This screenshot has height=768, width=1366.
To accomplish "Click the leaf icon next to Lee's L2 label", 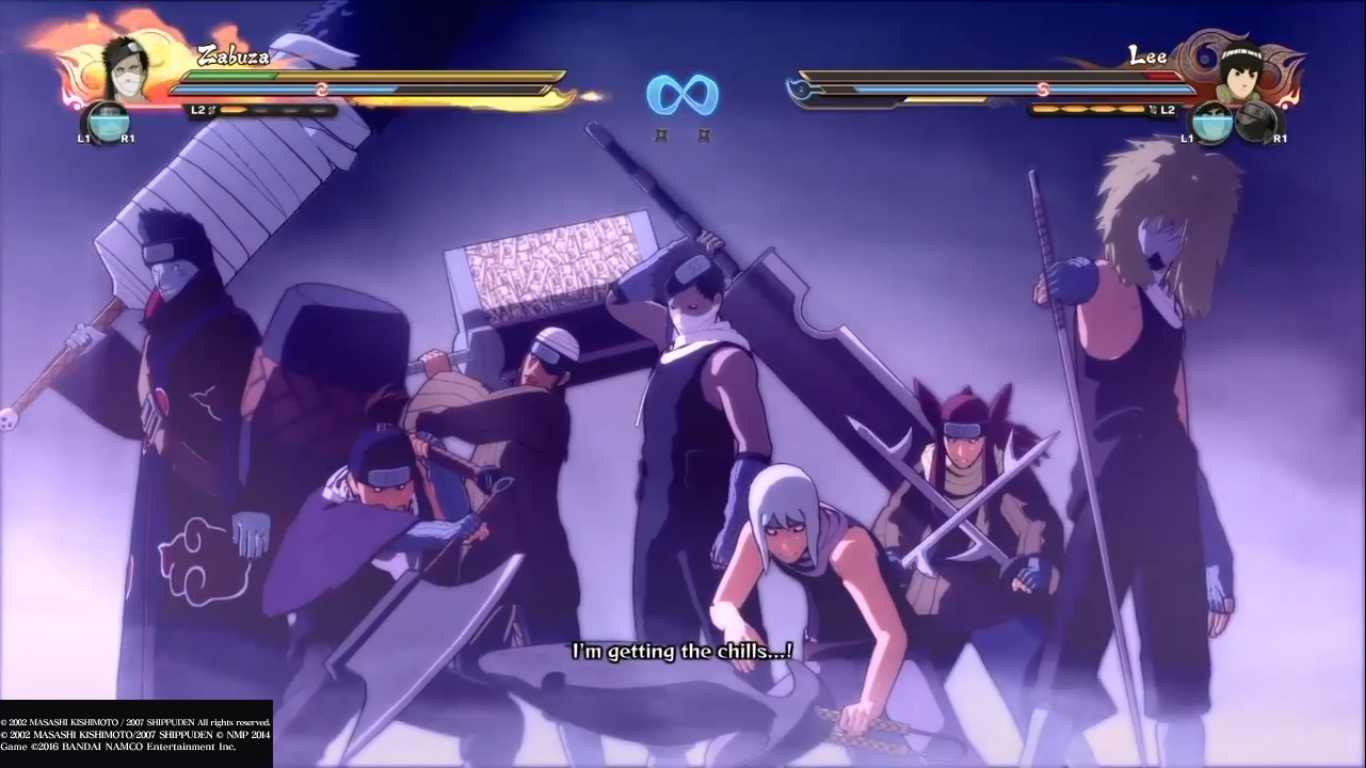I will click(1152, 109).
